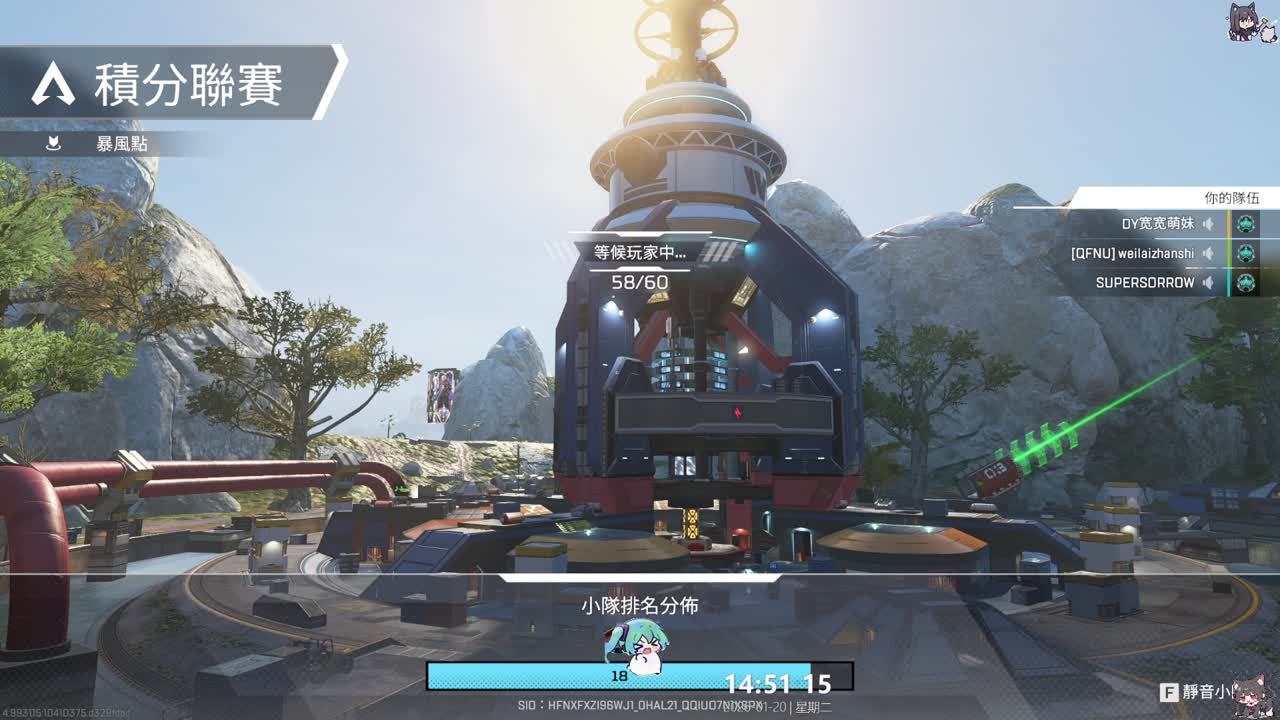Viewport: 1280px width, 720px height.
Task: Toggle speaker icon beside weilaizhanshi
Action: click(1208, 254)
